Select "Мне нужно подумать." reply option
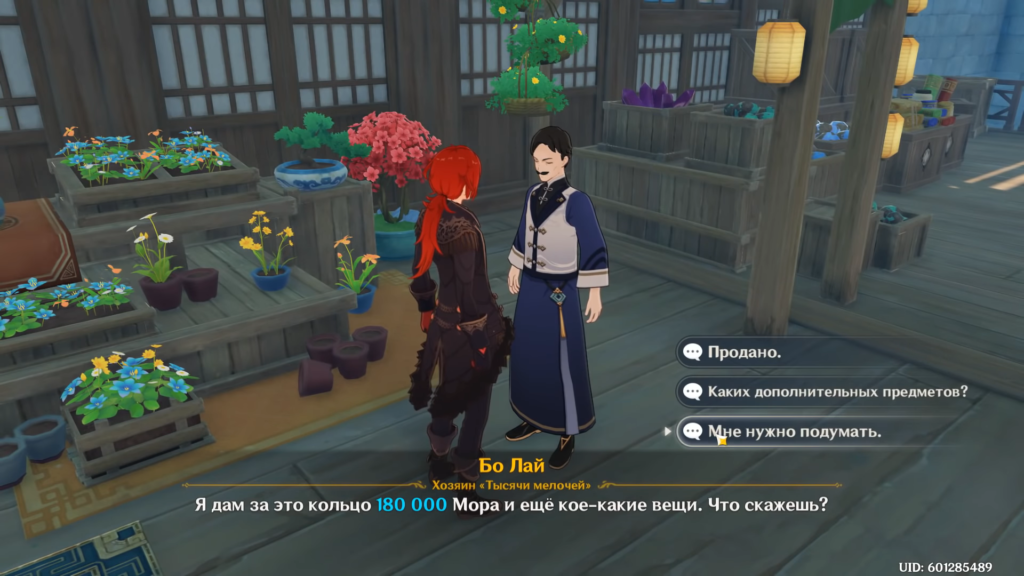Viewport: 1024px width, 576px height. (x=793, y=432)
